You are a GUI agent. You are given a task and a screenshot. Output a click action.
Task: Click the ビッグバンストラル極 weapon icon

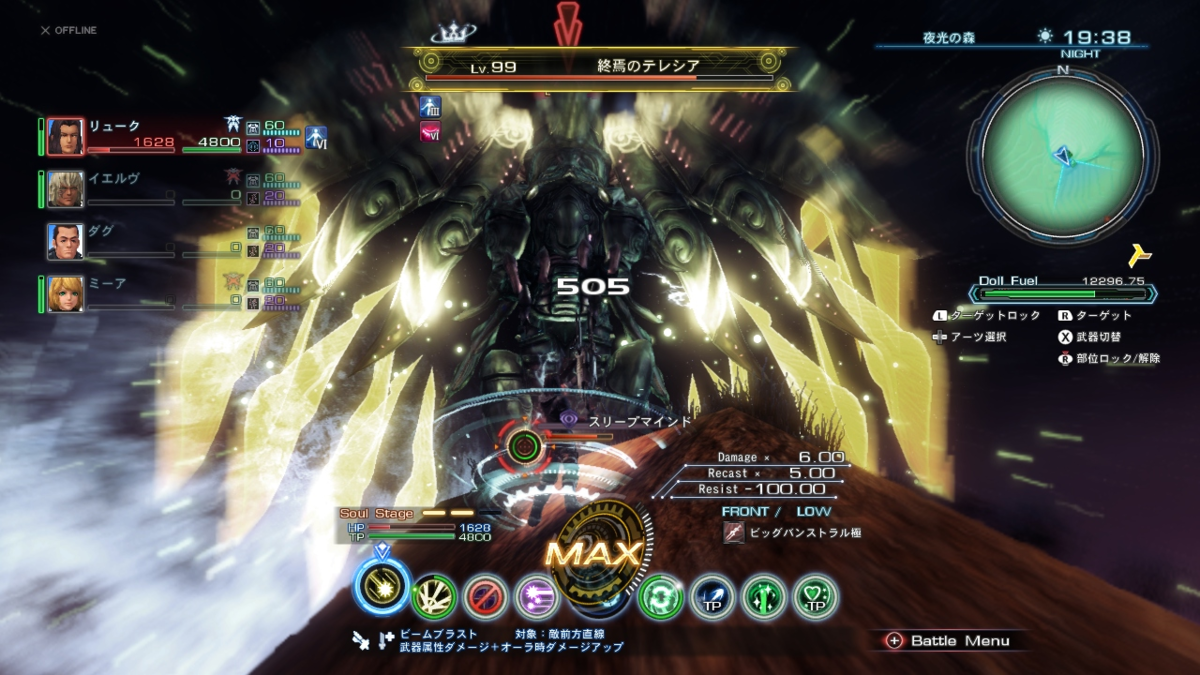[734, 533]
